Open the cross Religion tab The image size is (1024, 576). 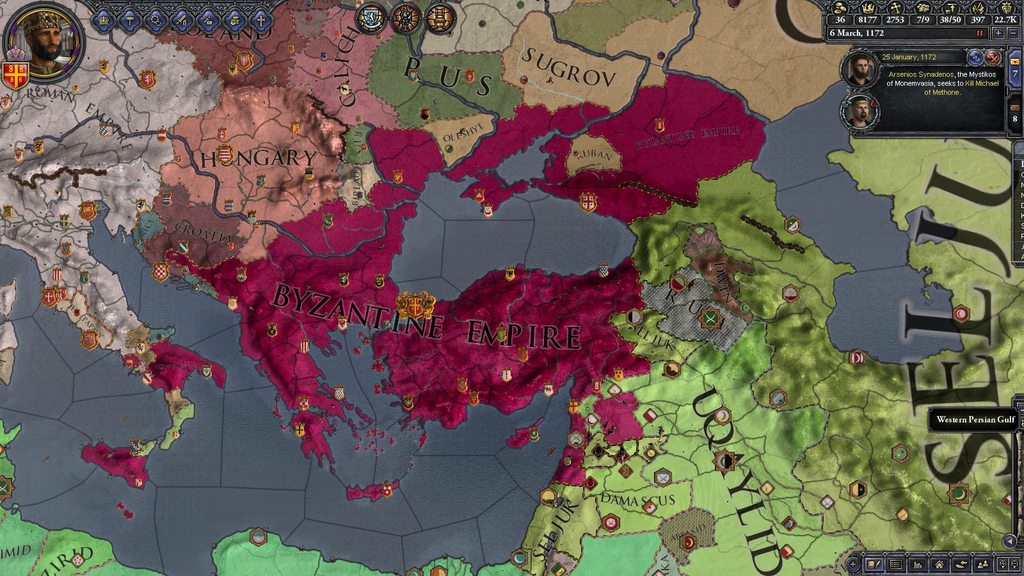[x=260, y=19]
